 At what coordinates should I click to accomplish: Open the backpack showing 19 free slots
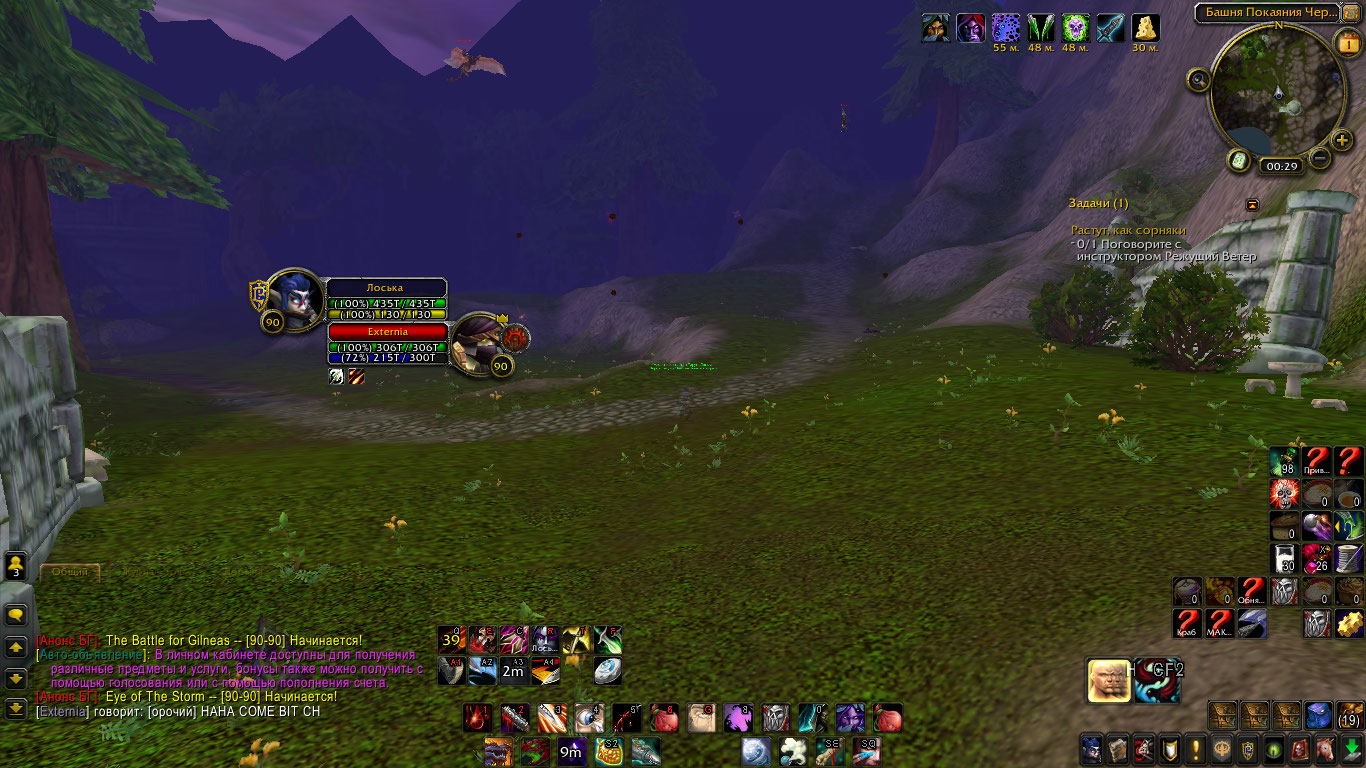point(1349,716)
